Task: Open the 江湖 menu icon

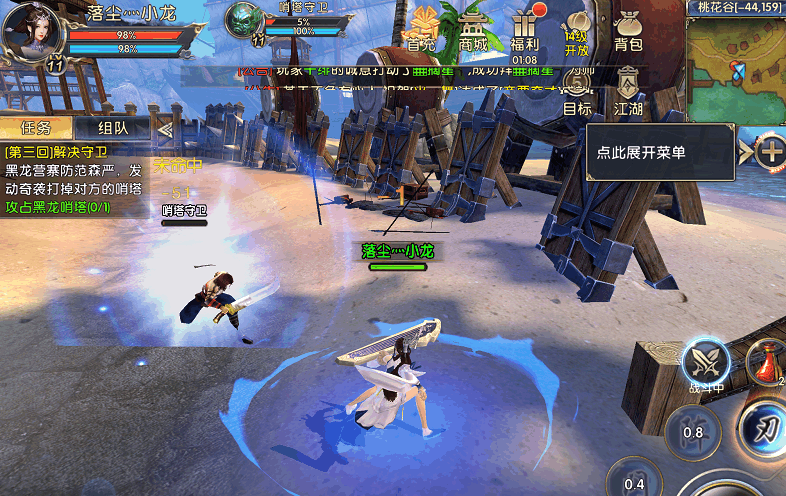Action: [628, 92]
